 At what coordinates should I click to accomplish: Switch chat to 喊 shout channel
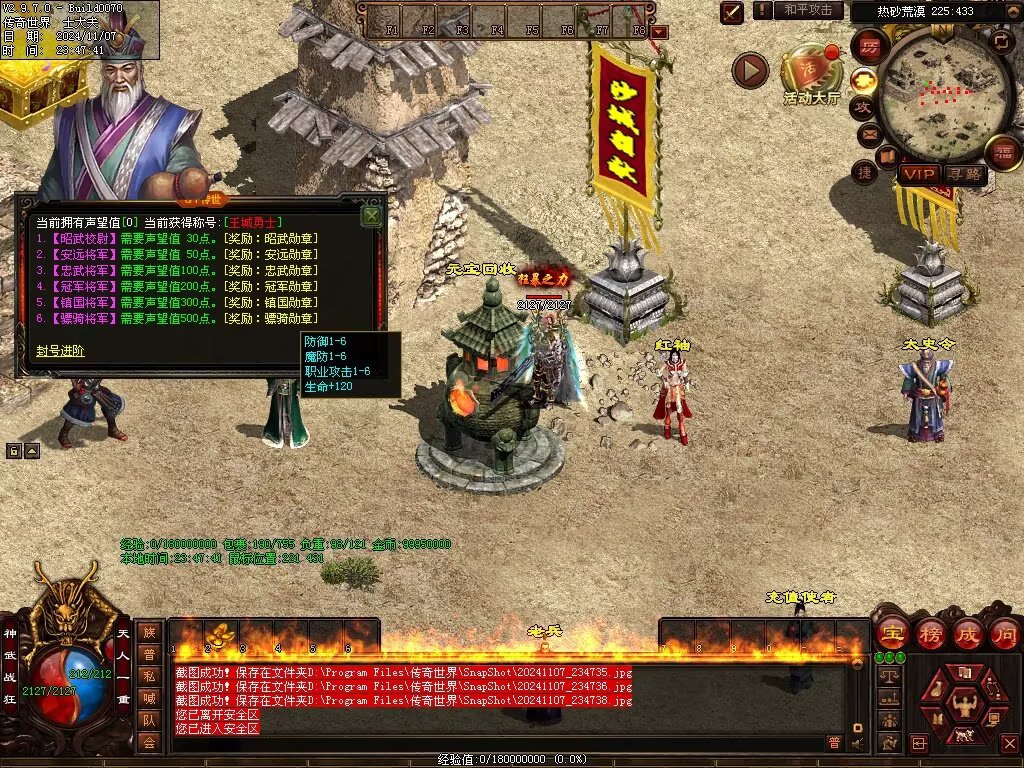click(x=148, y=697)
